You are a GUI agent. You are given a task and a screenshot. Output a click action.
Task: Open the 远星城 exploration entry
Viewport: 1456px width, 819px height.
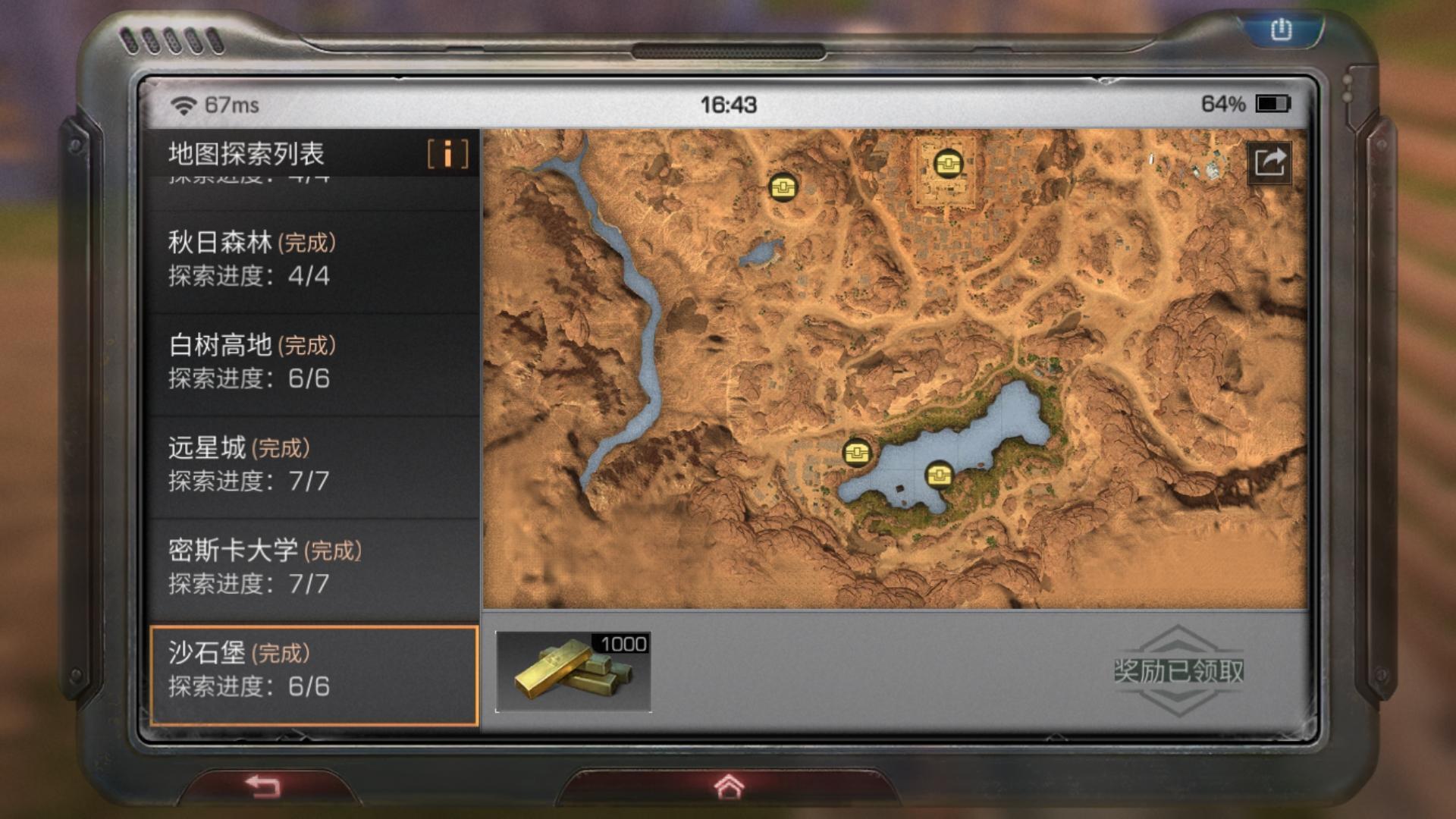coord(313,464)
